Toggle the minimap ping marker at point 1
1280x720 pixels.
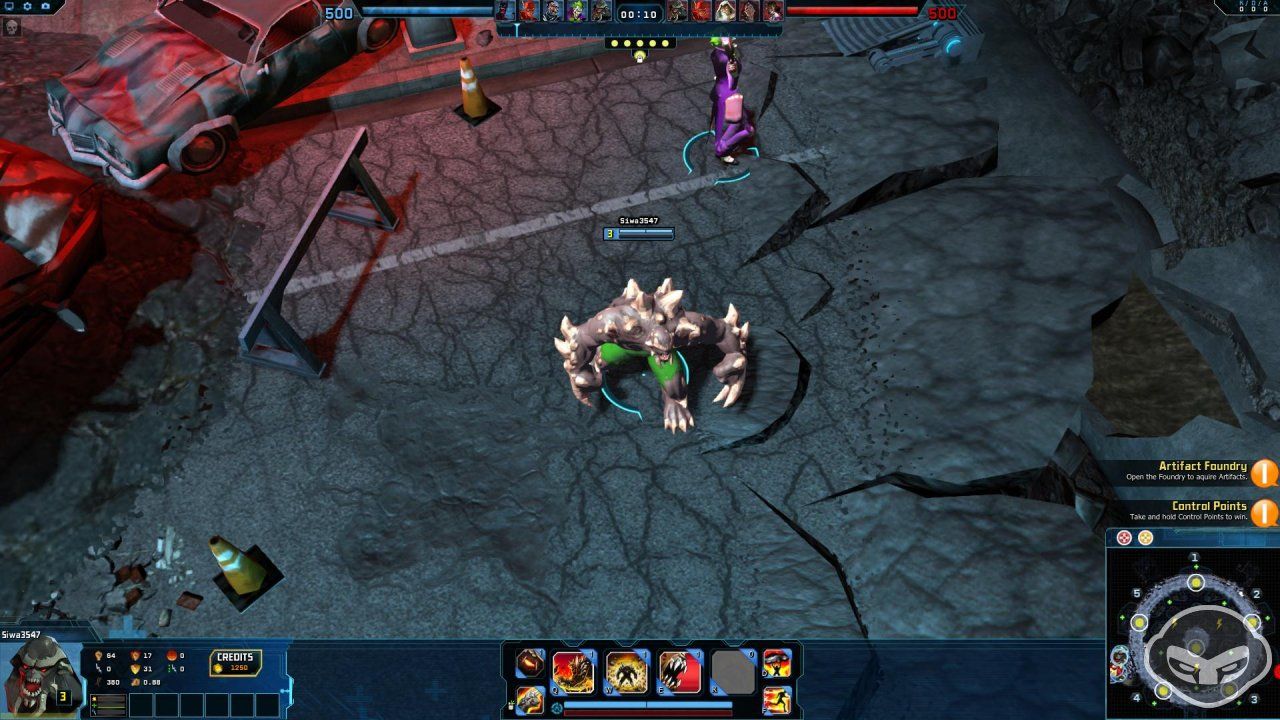tap(1195, 582)
